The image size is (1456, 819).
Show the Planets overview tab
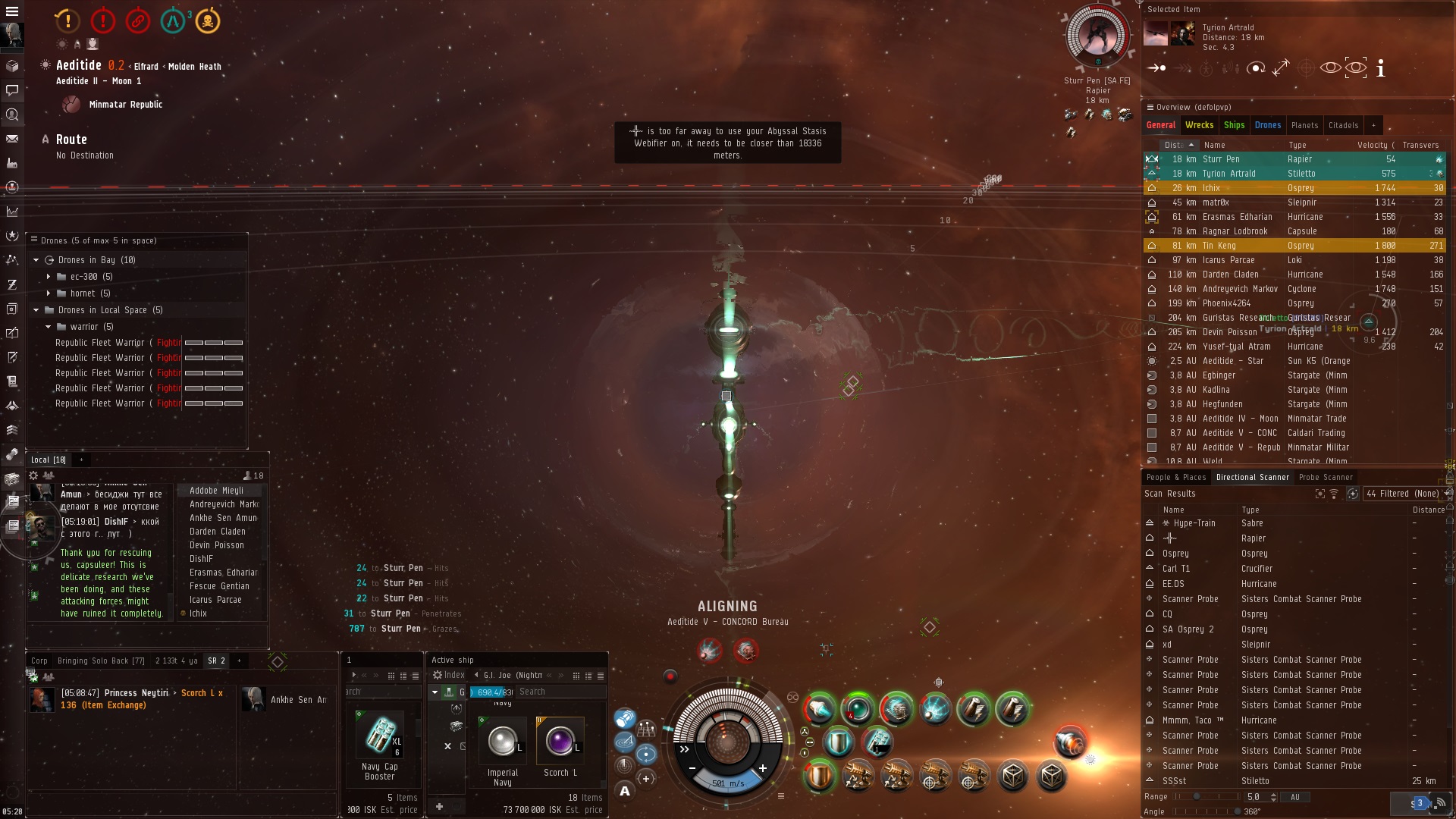1304,125
